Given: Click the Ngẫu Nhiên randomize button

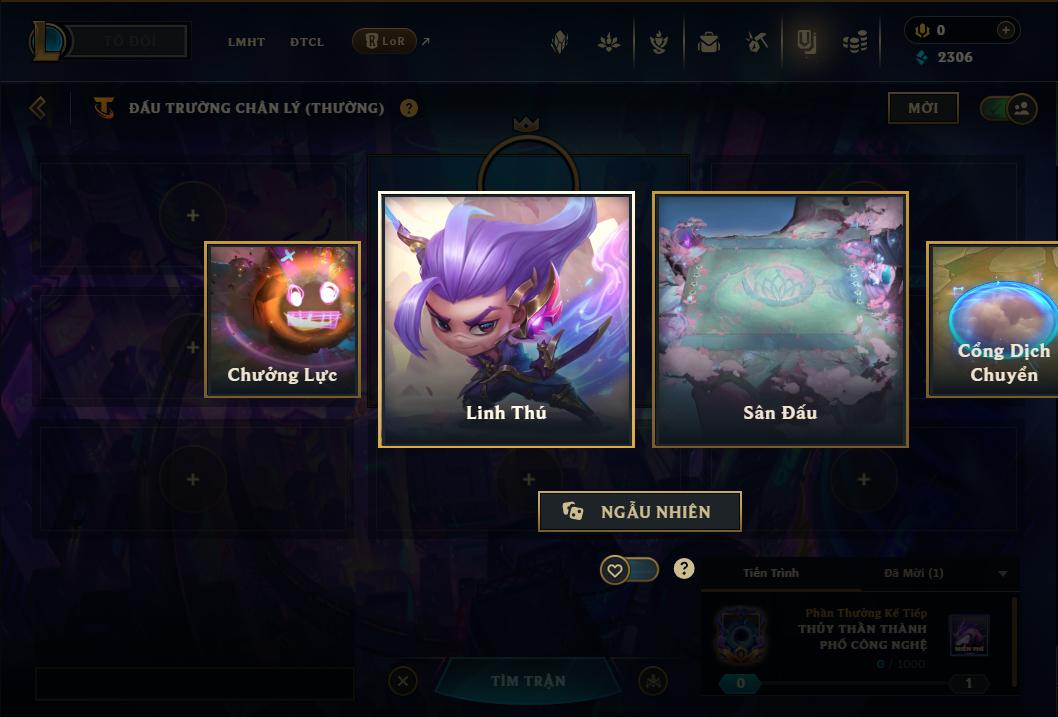Looking at the screenshot, I should (x=640, y=511).
